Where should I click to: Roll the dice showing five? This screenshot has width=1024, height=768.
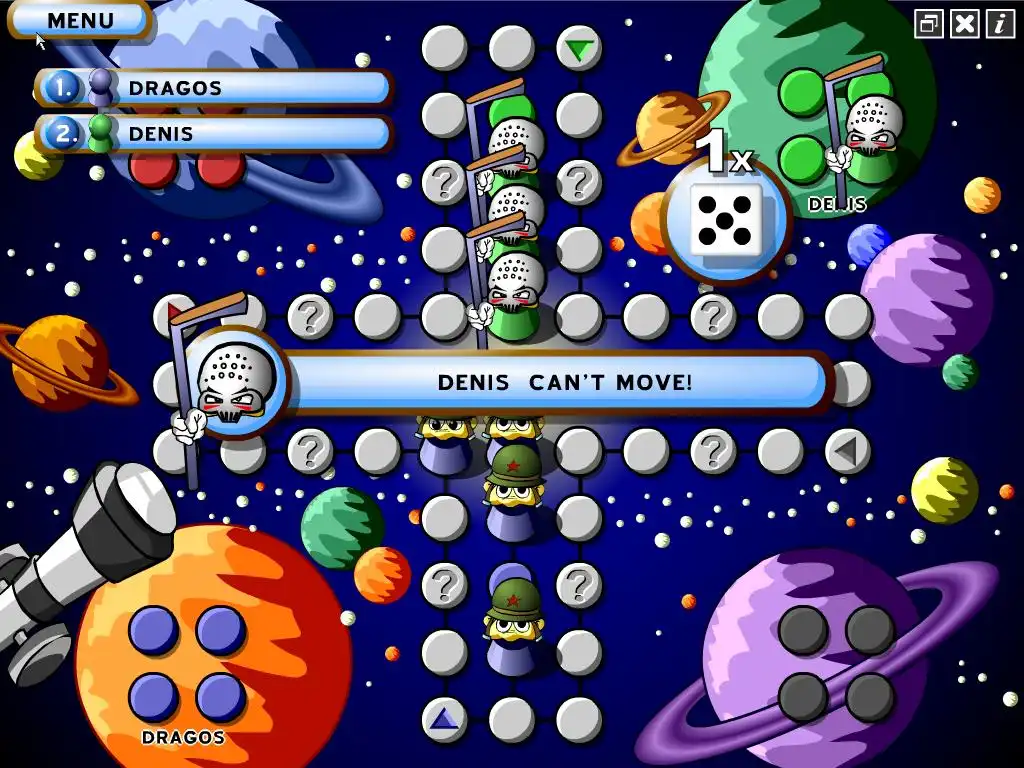(x=726, y=220)
